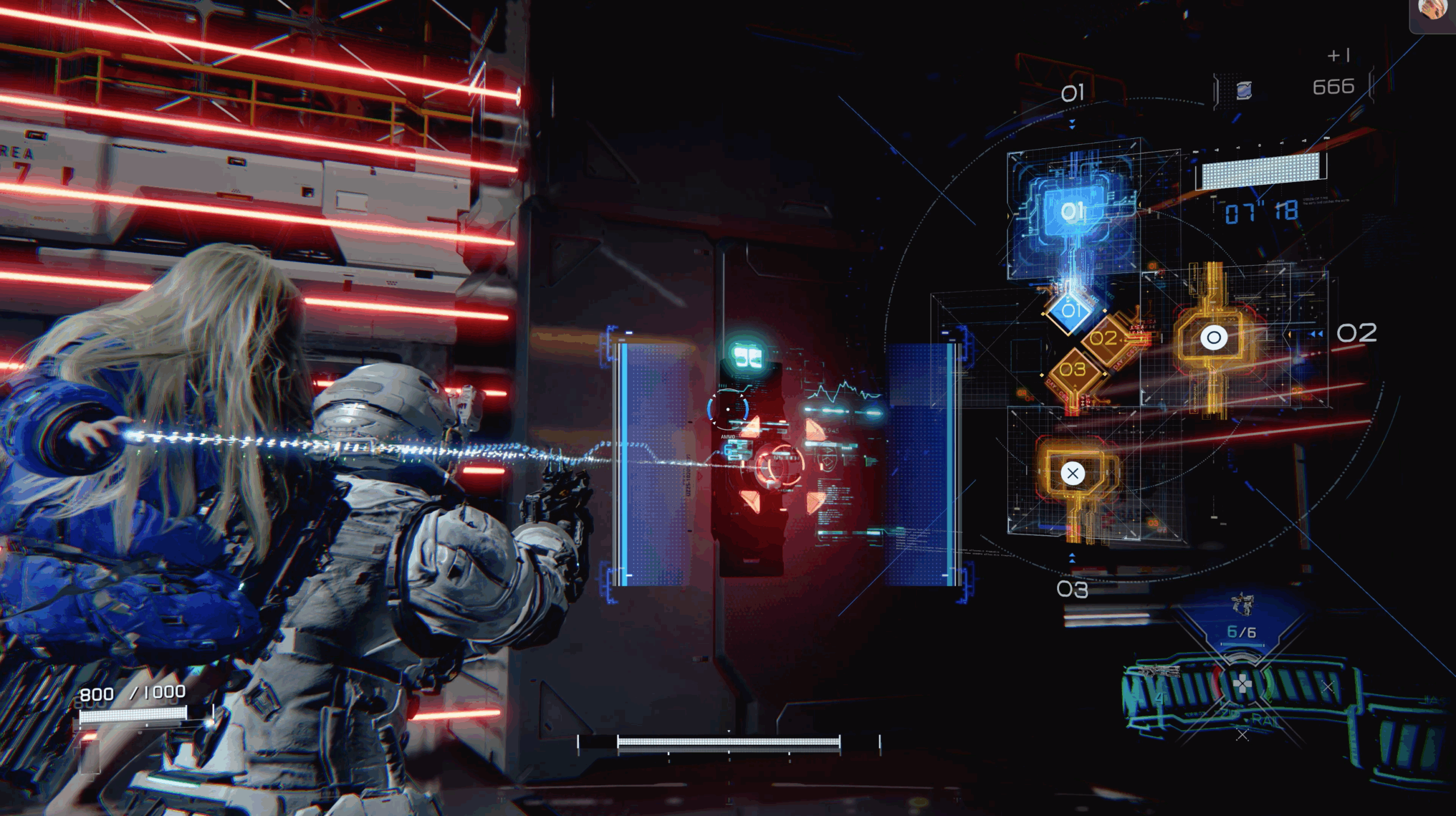Click the blue currency chip icon
This screenshot has width=1456, height=816.
pyautogui.click(x=1244, y=90)
